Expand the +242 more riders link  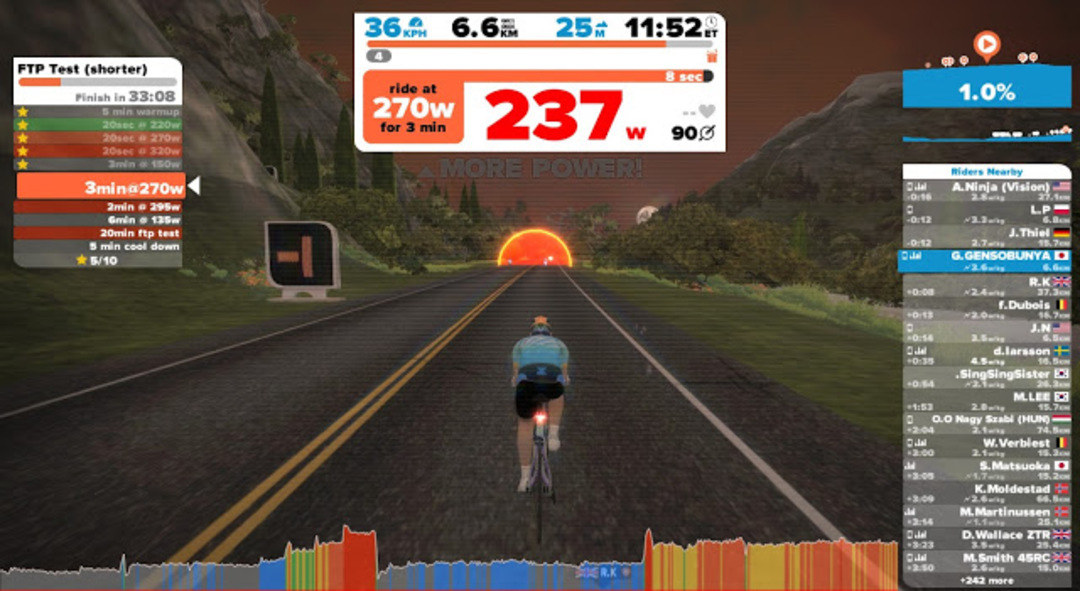[986, 580]
